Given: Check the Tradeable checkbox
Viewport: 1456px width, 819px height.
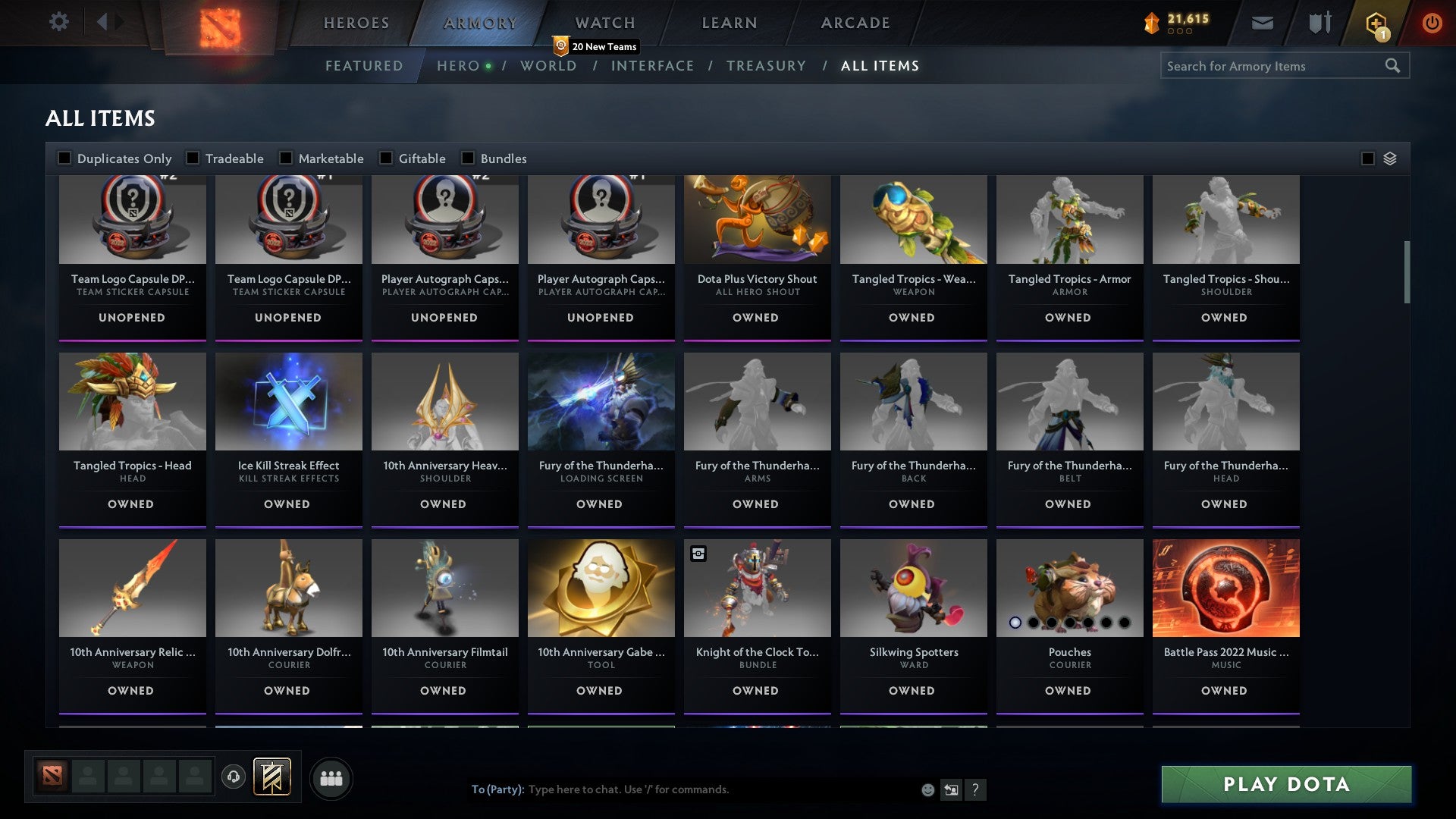Looking at the screenshot, I should 193,158.
